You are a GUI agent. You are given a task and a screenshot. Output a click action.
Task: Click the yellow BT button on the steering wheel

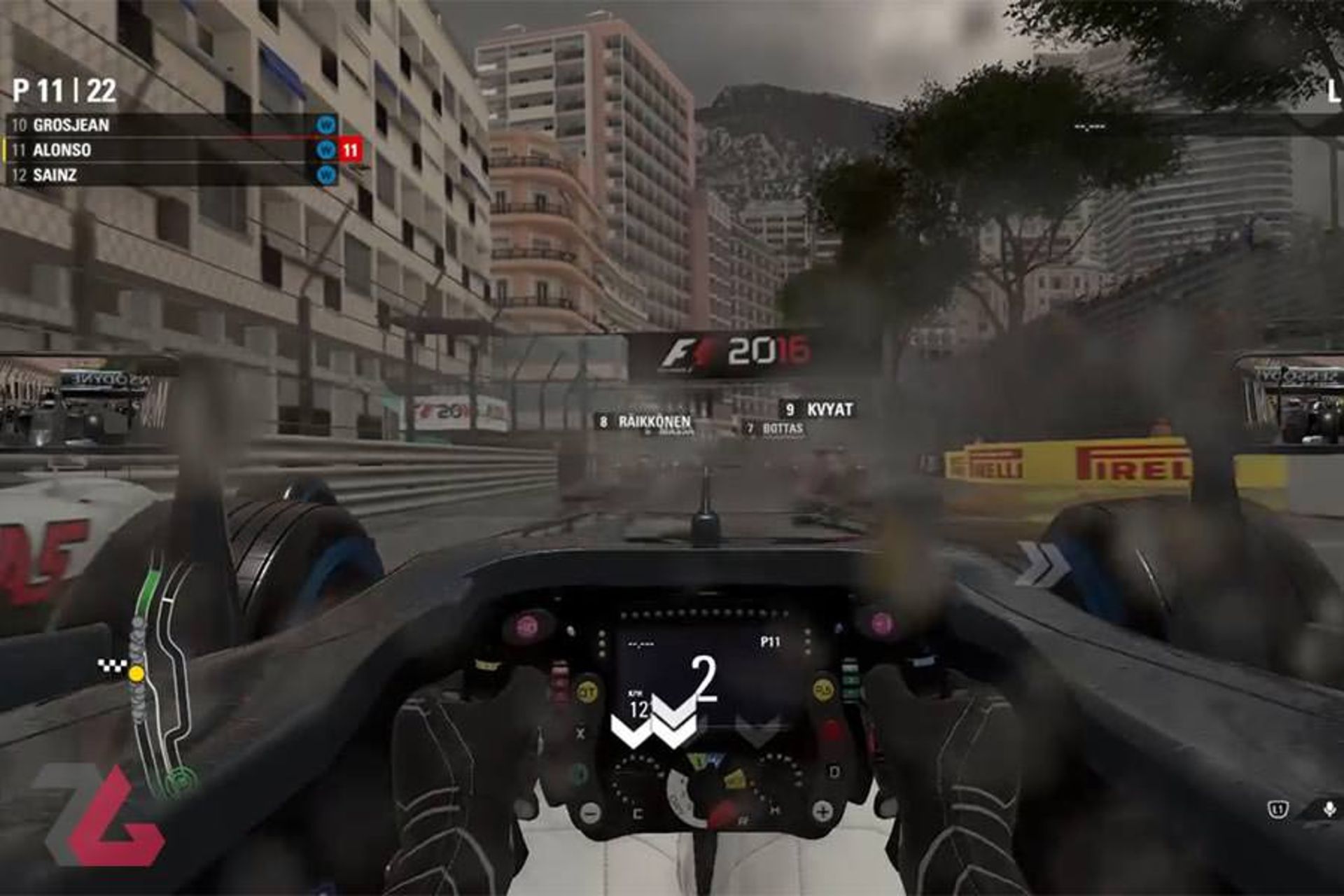click(588, 689)
